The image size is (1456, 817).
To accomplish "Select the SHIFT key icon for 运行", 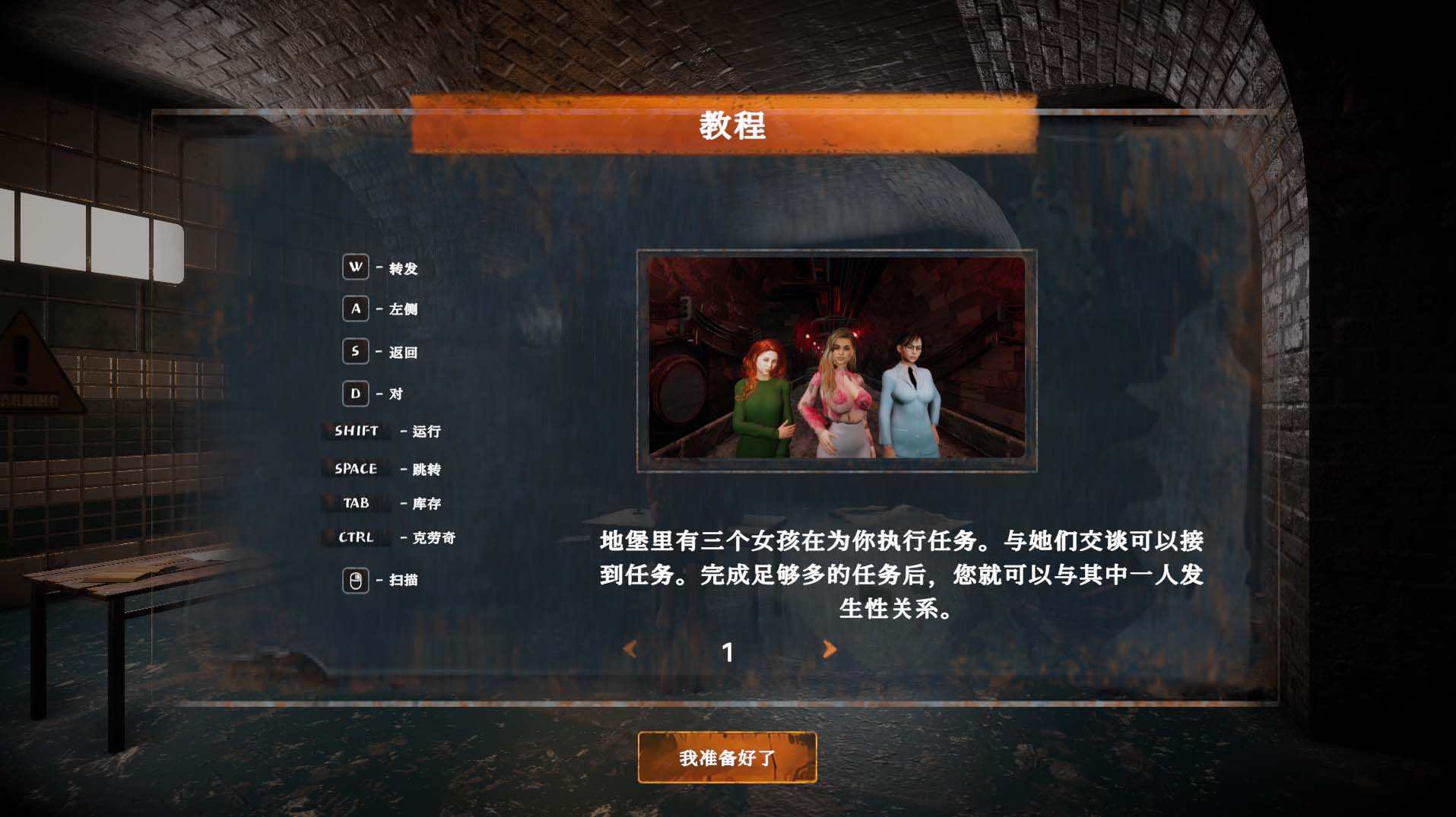I will (x=354, y=432).
